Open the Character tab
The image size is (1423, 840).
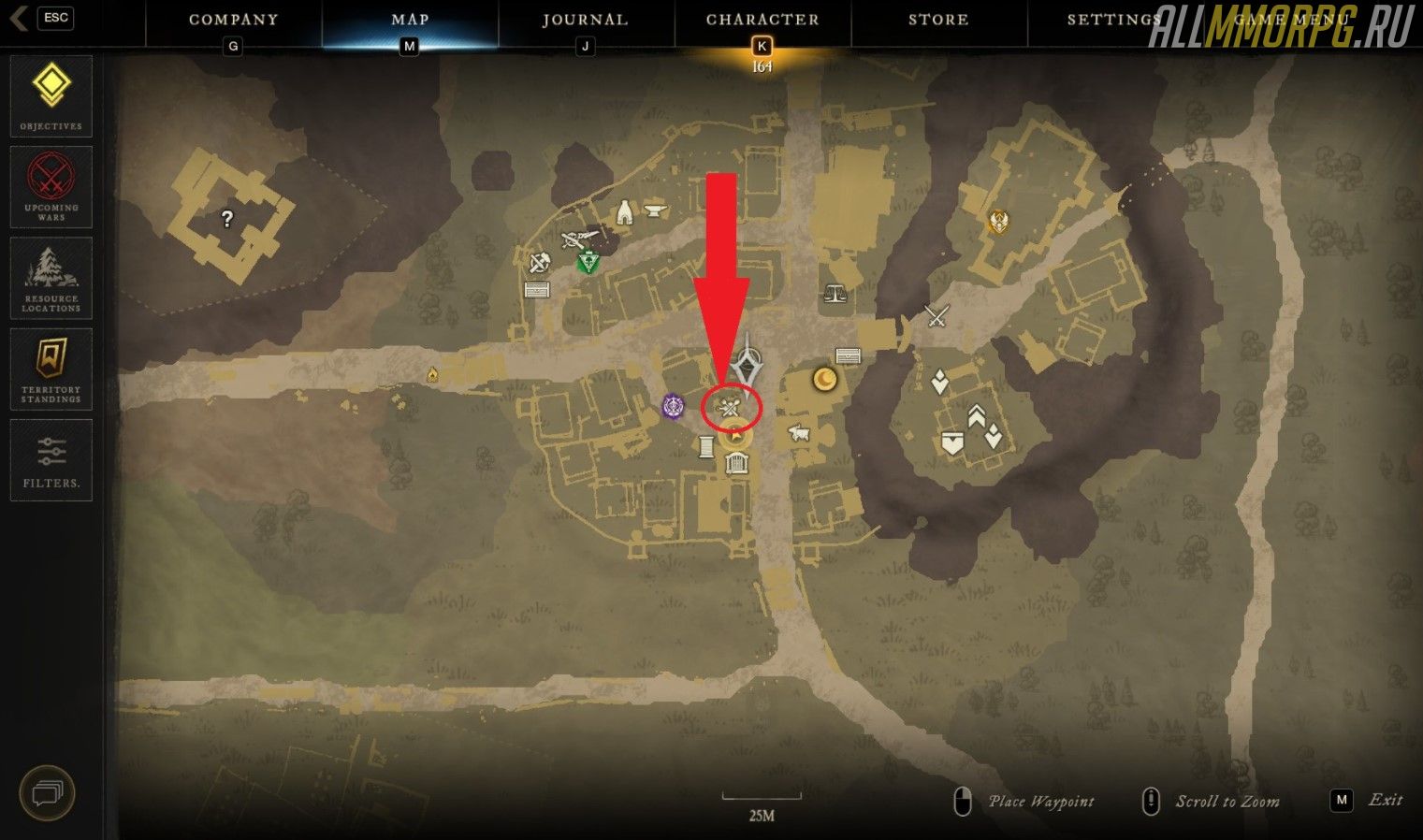762,20
